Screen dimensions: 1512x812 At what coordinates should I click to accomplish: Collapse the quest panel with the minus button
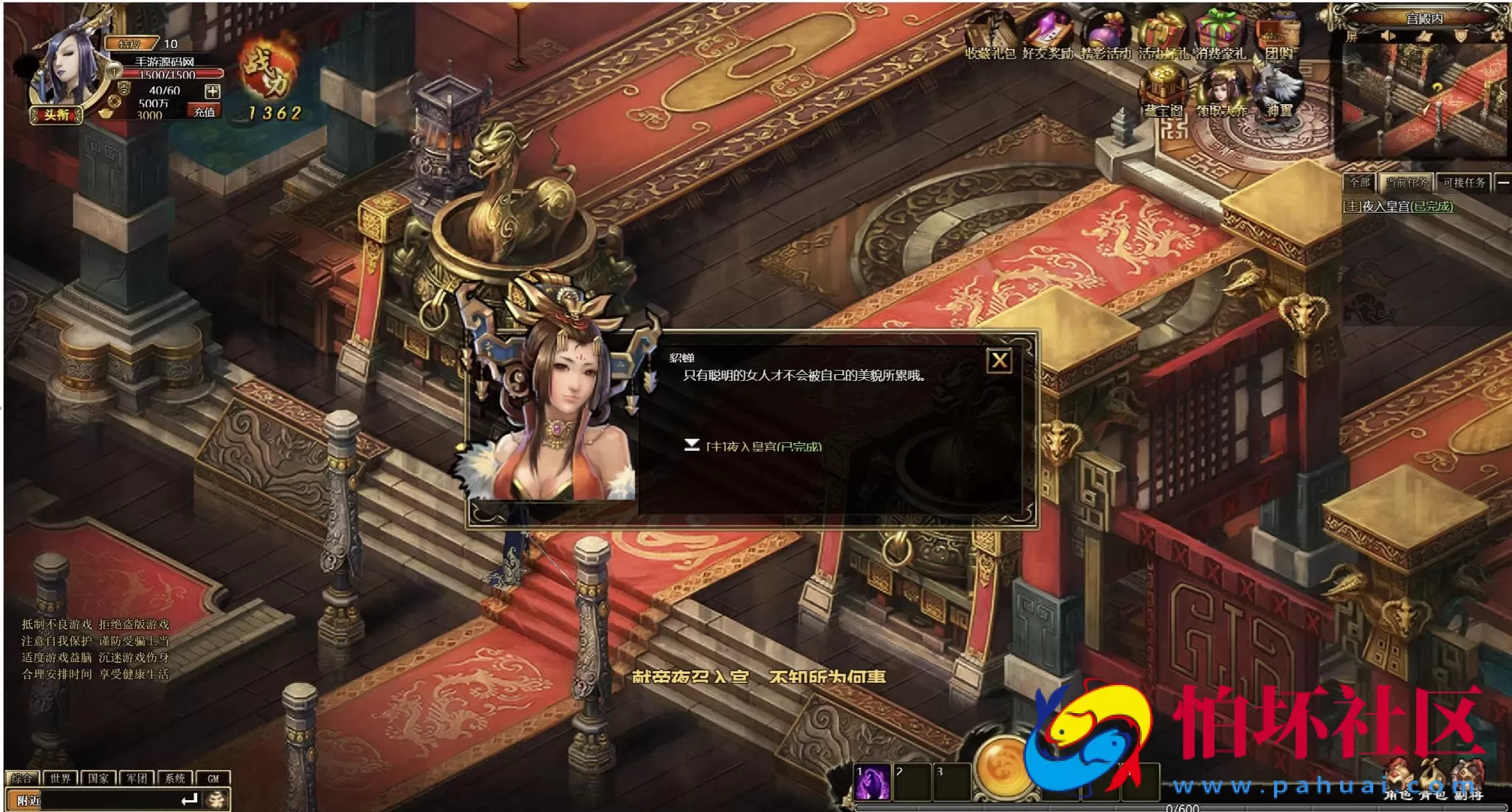click(x=1504, y=182)
